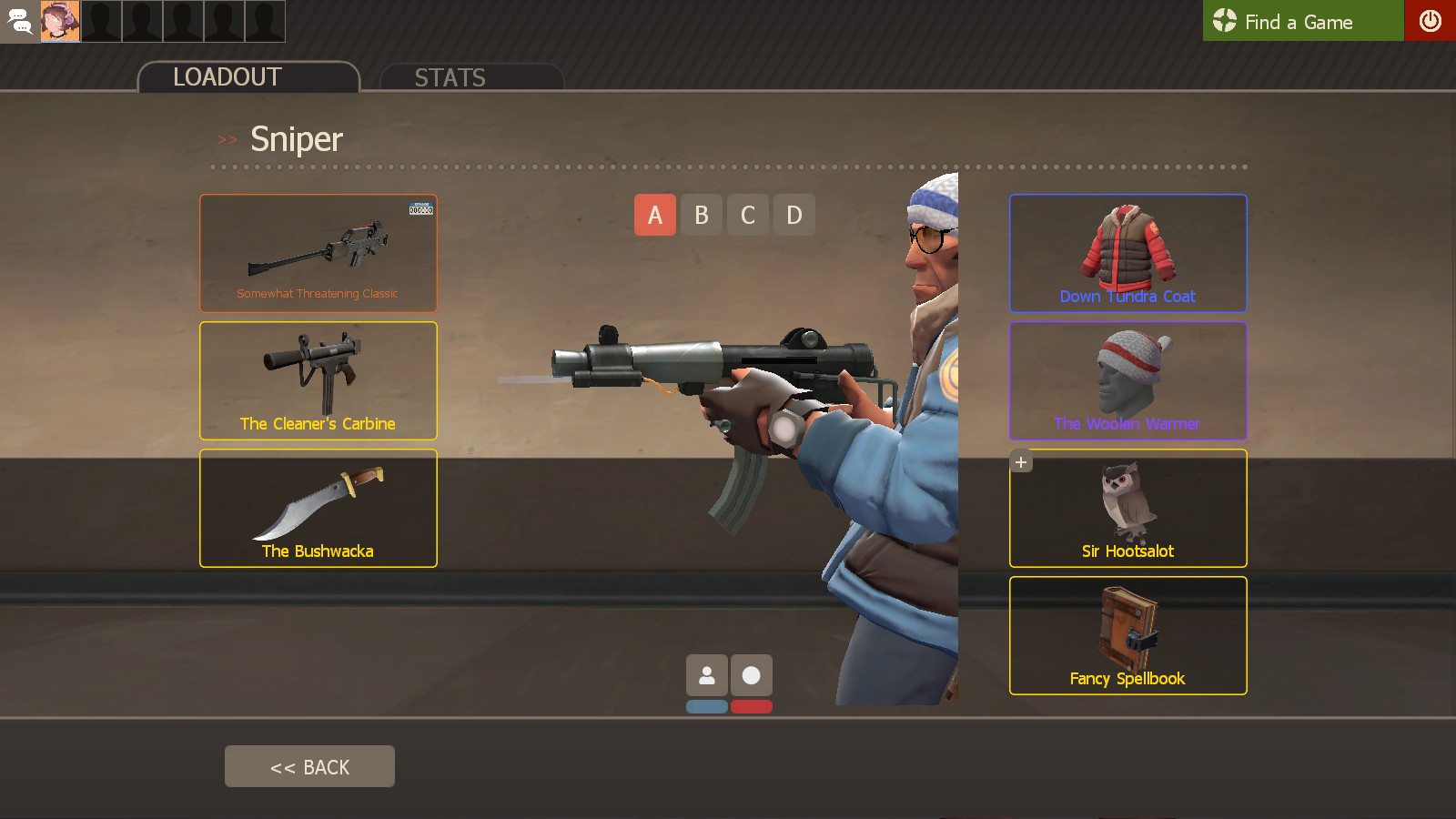Click the plus icon on Sir Hootsalot slot
This screenshot has height=819, width=1456.
click(x=1019, y=461)
